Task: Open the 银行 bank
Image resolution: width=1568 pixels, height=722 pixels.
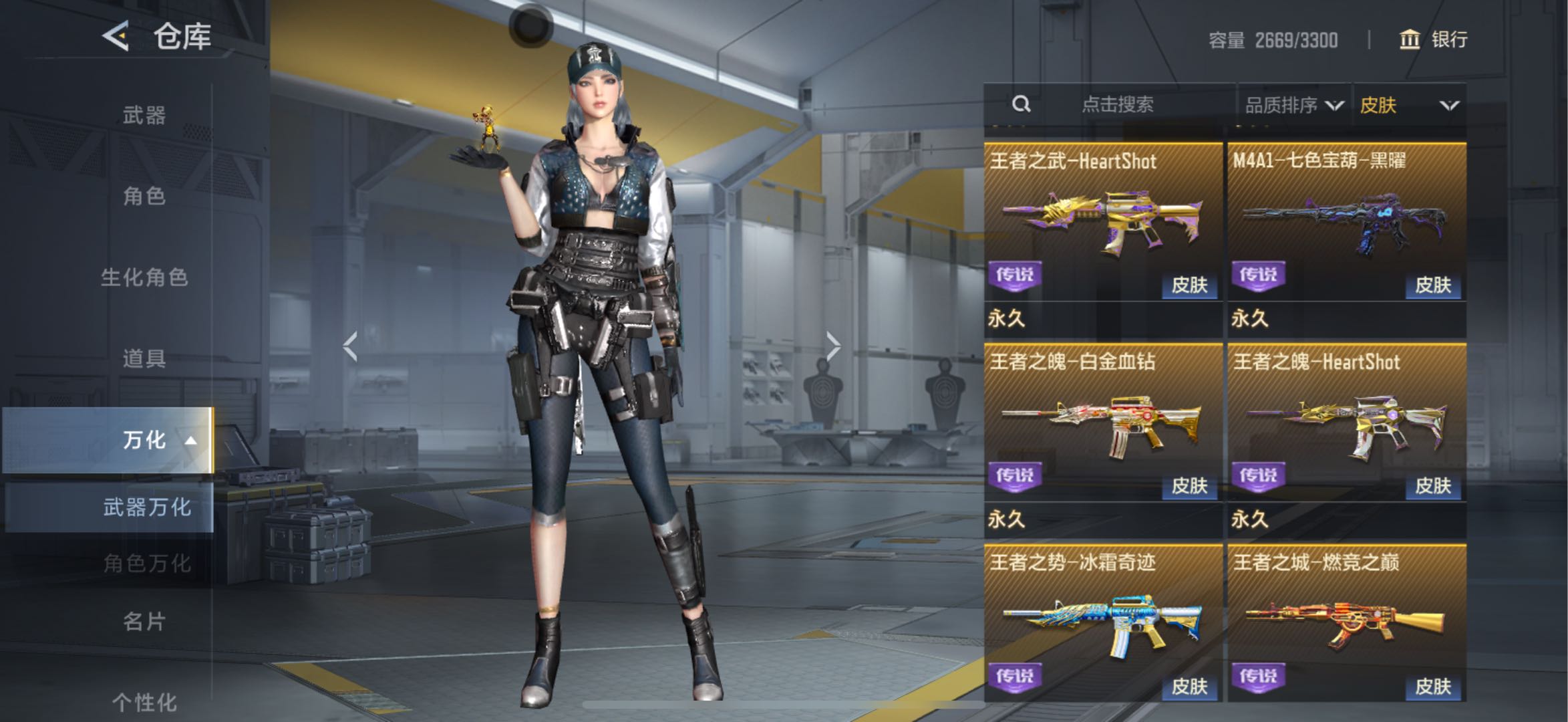Action: pyautogui.click(x=1433, y=39)
